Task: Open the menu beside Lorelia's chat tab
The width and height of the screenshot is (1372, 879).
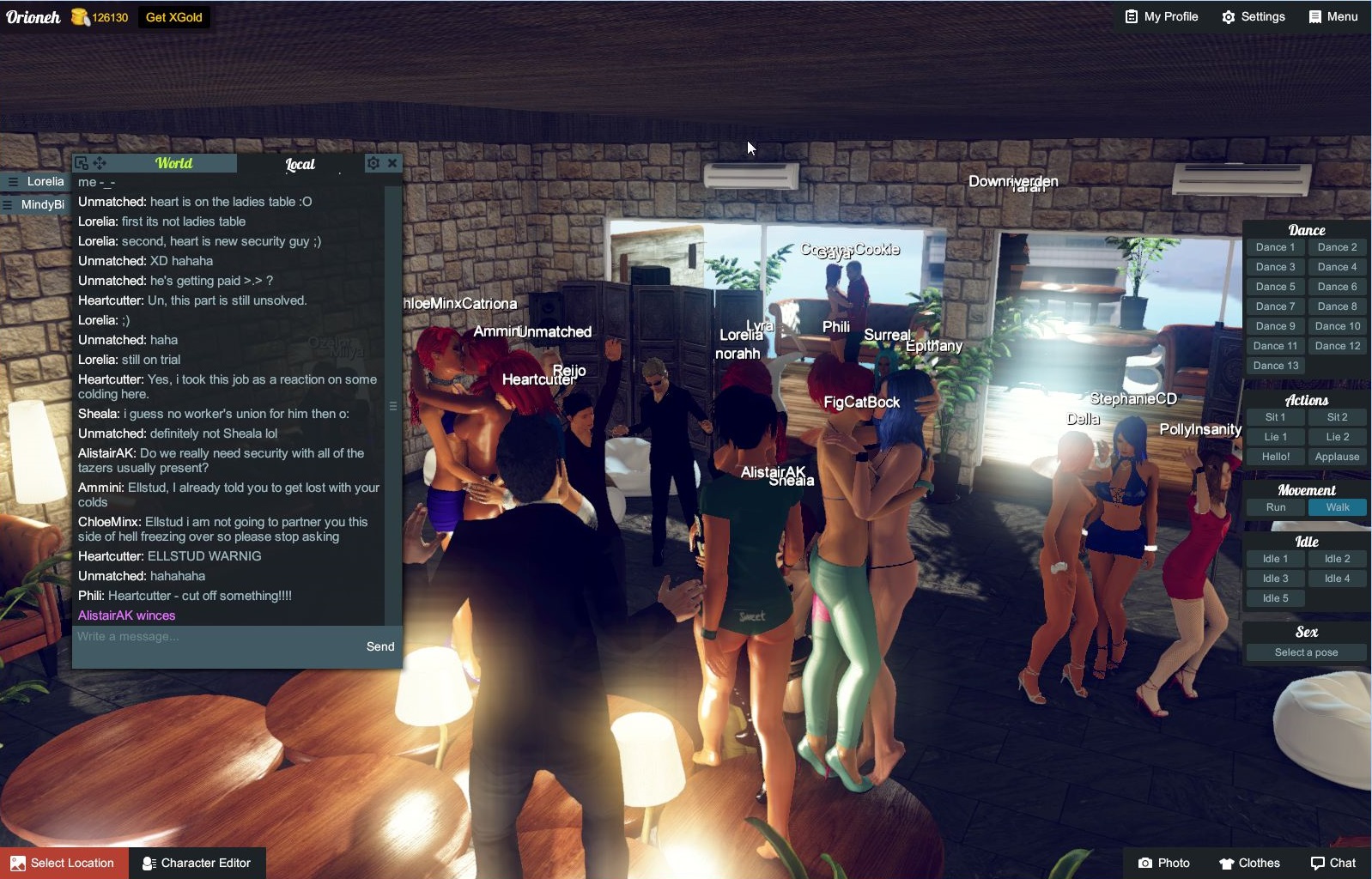Action: (x=12, y=181)
